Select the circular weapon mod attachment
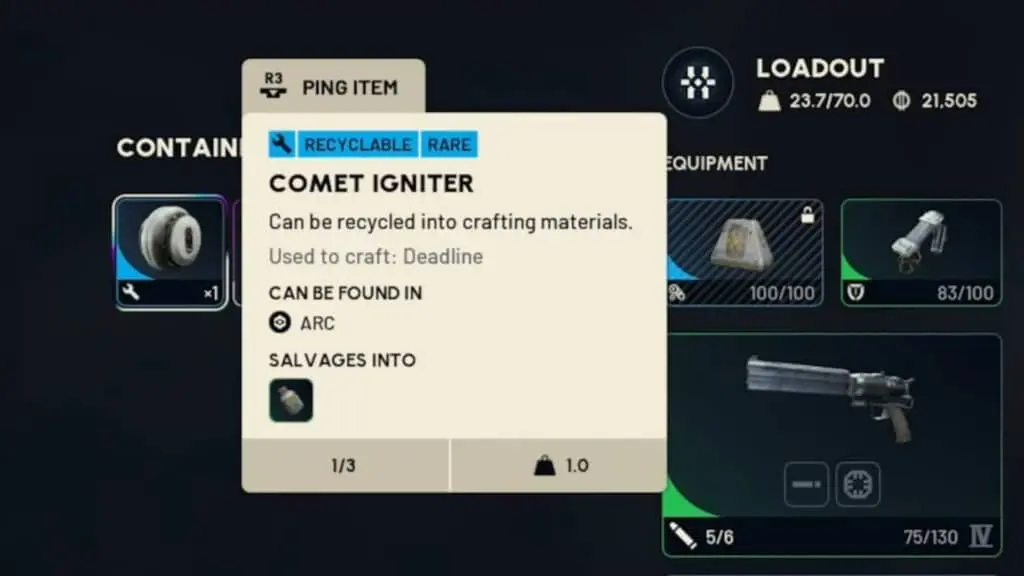 point(858,484)
